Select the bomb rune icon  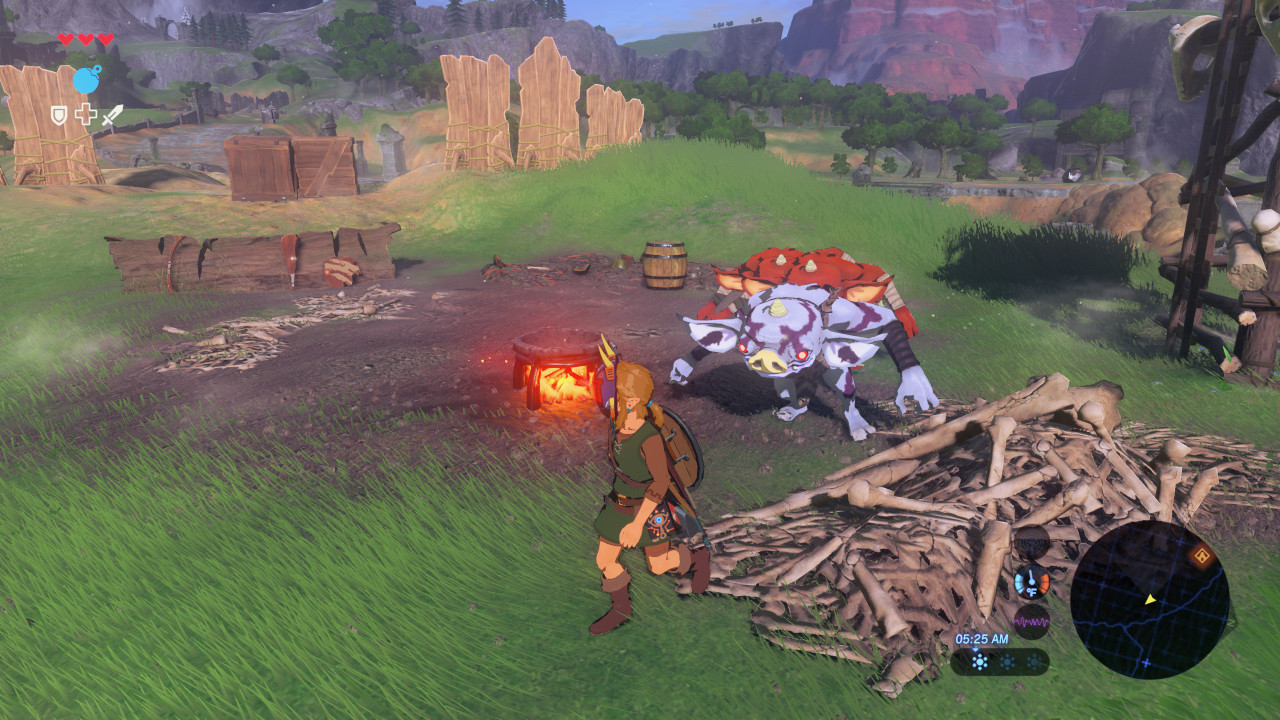click(x=87, y=80)
